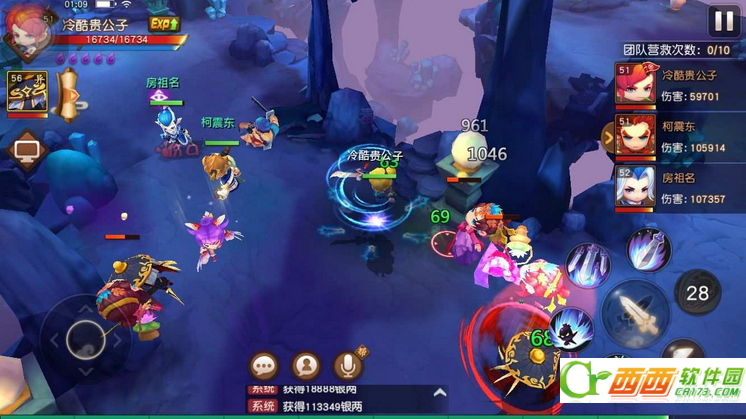The image size is (746, 419).
Task: Open the level 56 pet portrait
Action: (x=27, y=93)
